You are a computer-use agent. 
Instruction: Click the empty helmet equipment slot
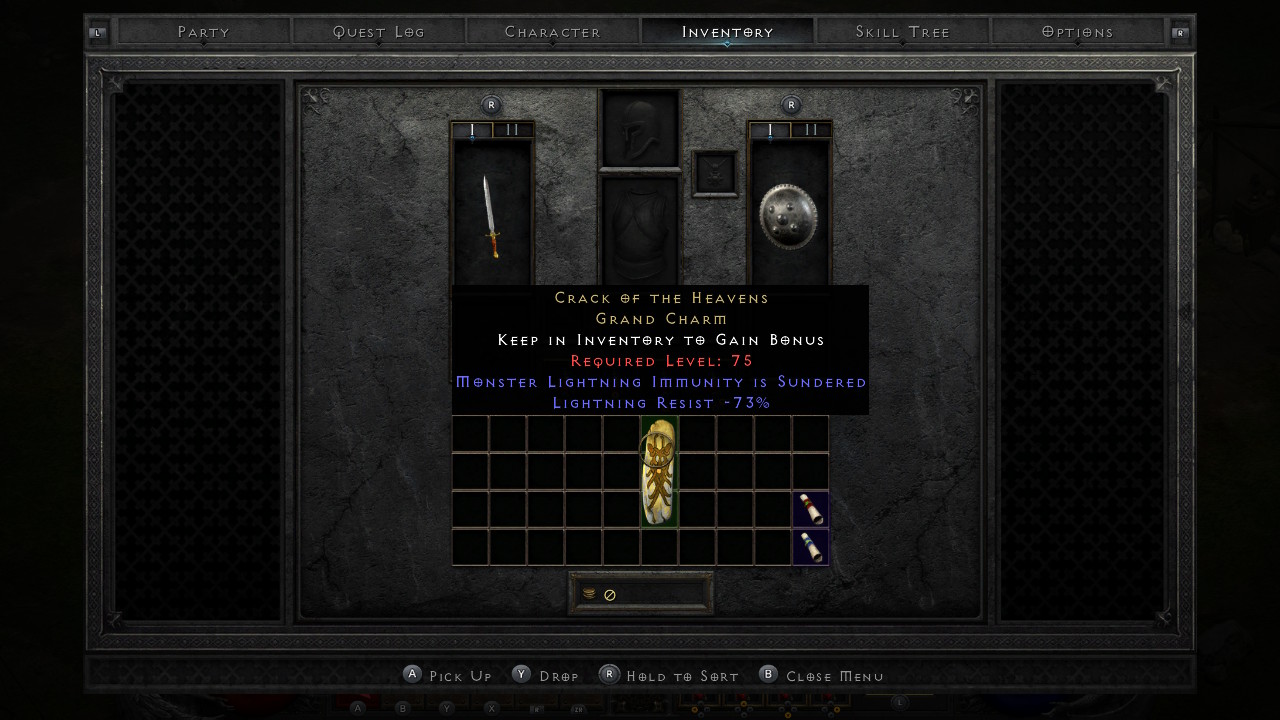coord(639,128)
